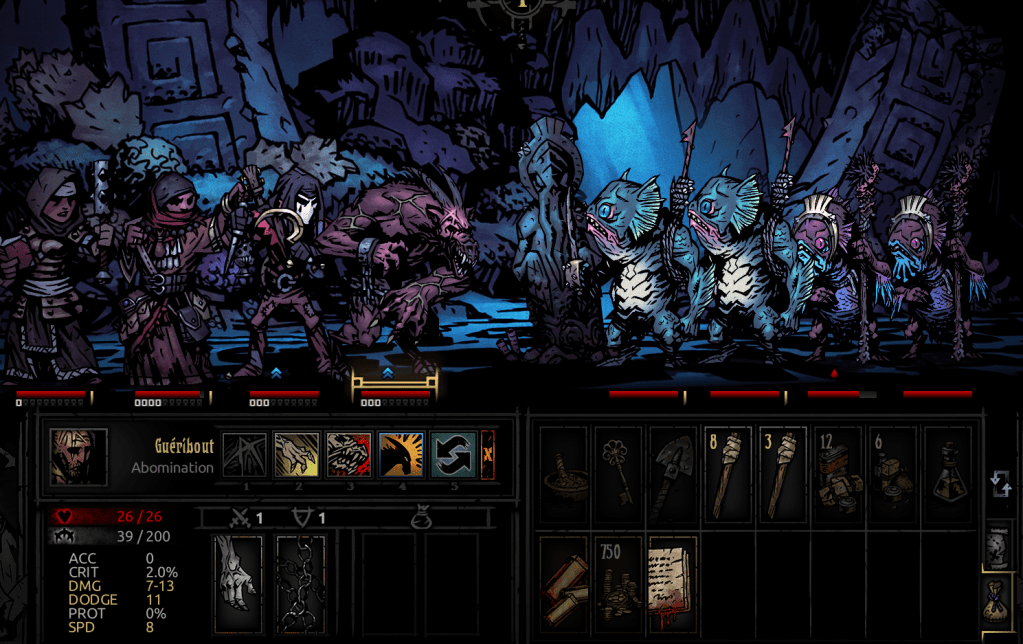
Task: Switch to the map tab
Action: (998, 545)
